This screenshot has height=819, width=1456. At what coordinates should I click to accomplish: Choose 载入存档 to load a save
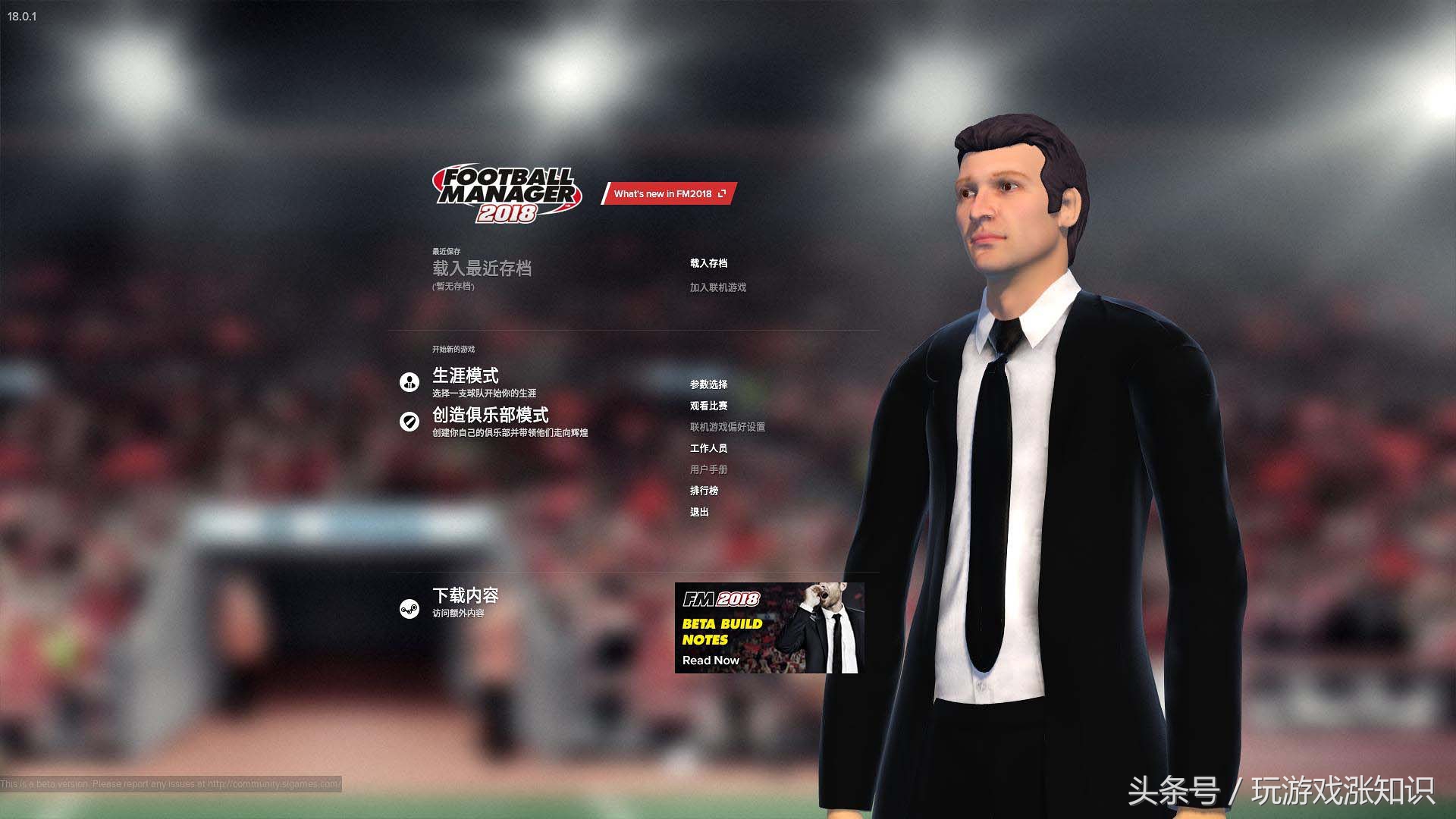coord(708,263)
